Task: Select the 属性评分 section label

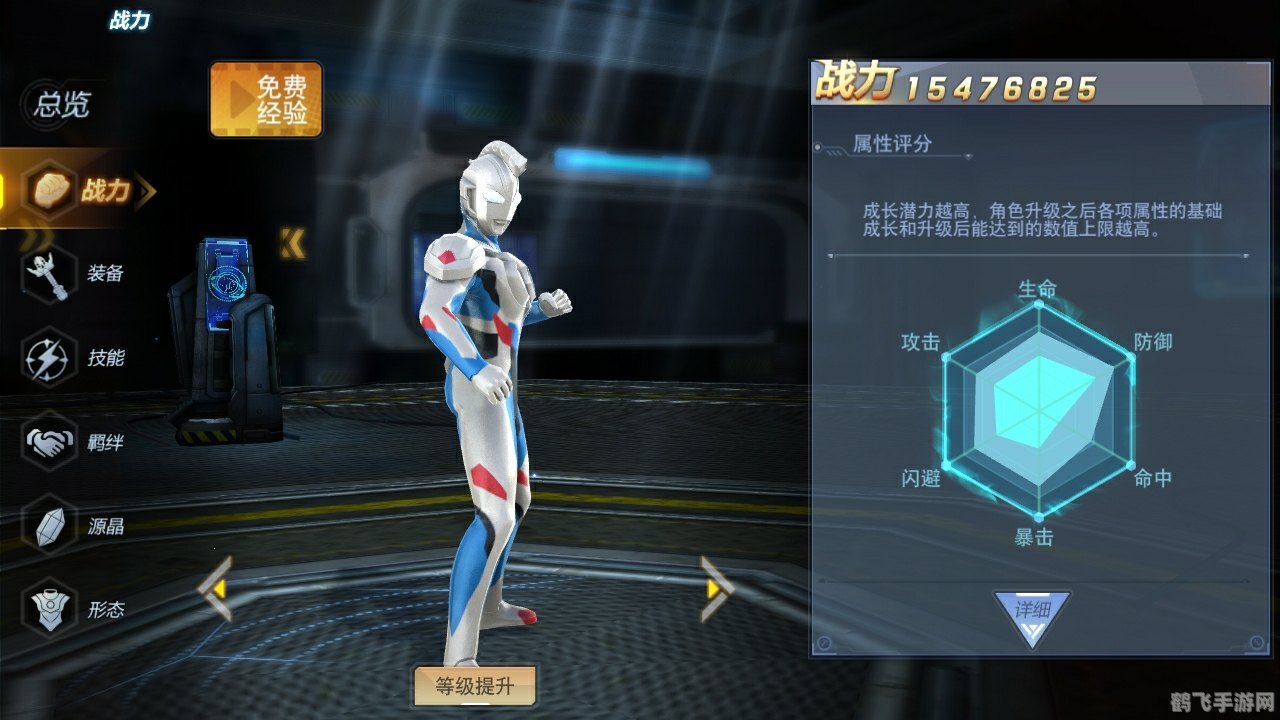Action: 893,145
